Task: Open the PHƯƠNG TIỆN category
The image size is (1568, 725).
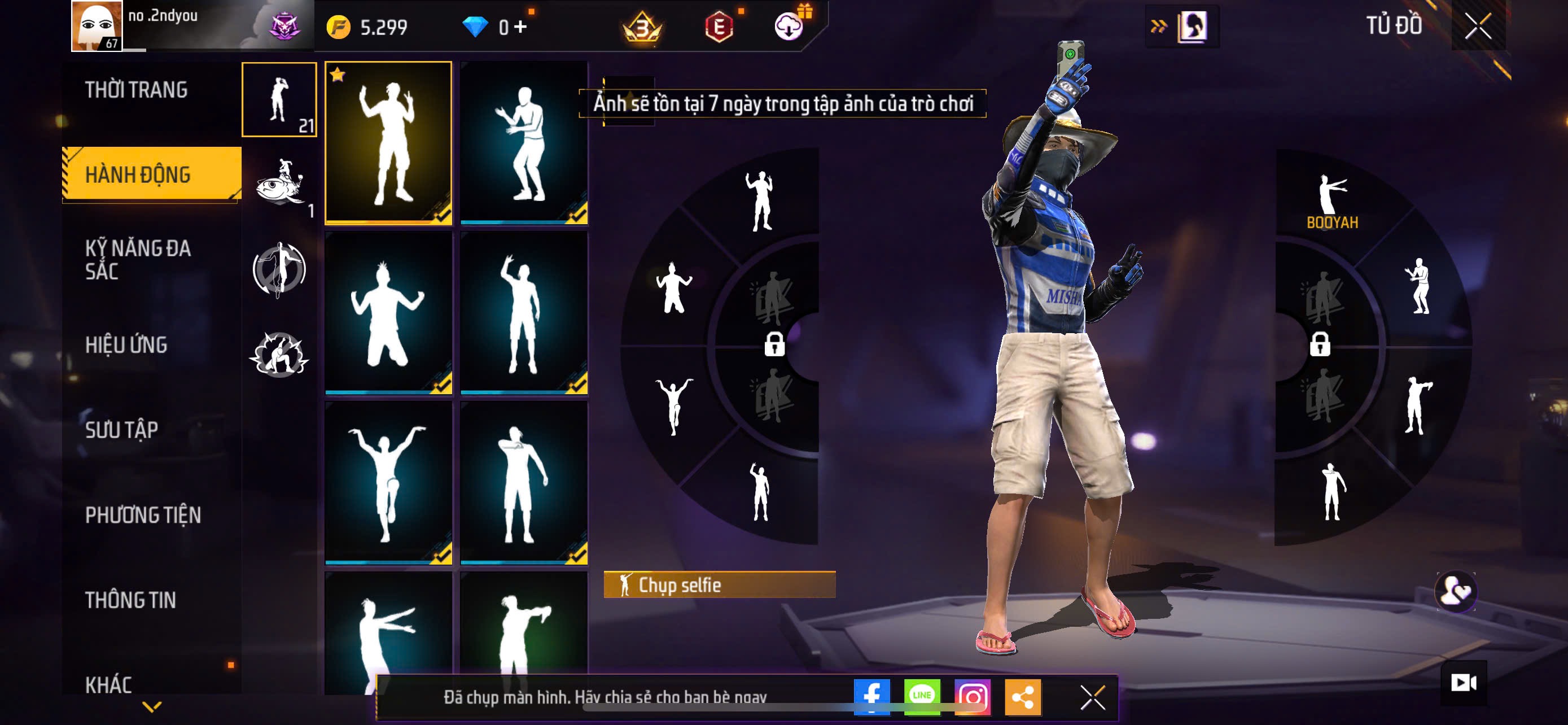Action: (x=143, y=515)
